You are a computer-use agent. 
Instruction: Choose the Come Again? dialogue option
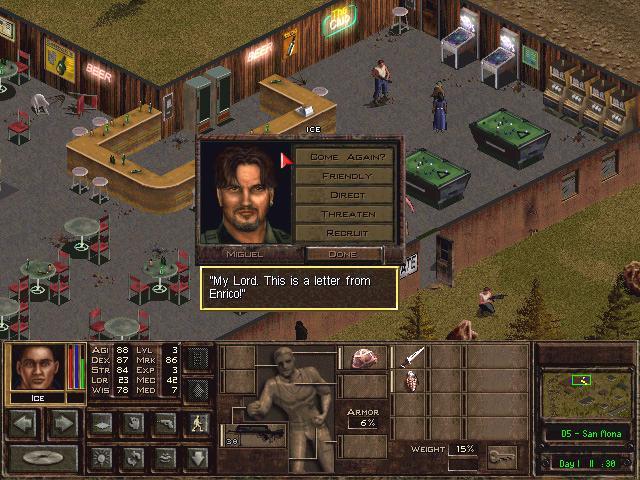(347, 157)
